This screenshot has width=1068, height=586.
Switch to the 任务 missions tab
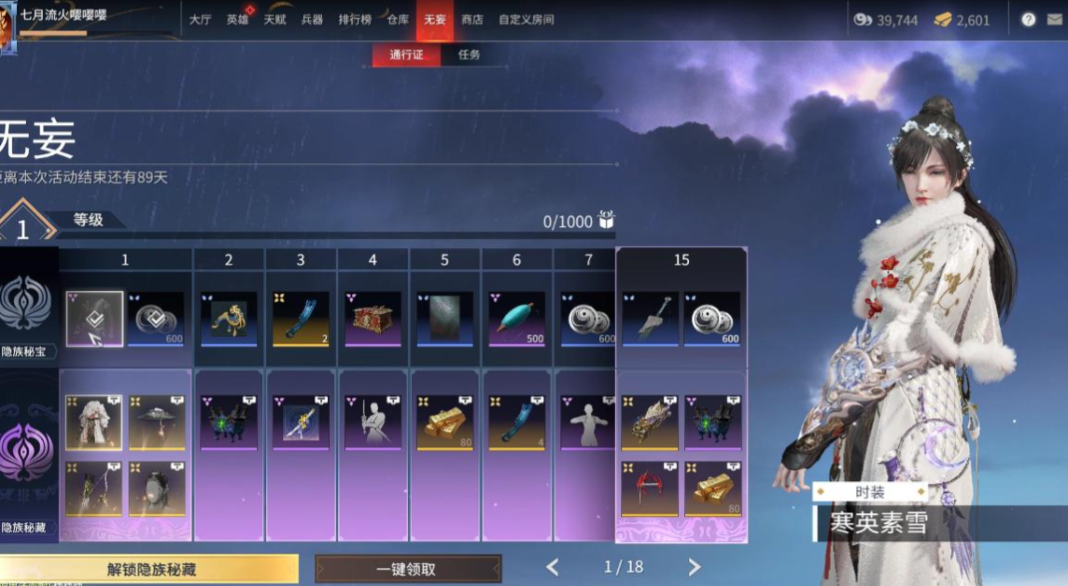[x=469, y=55]
